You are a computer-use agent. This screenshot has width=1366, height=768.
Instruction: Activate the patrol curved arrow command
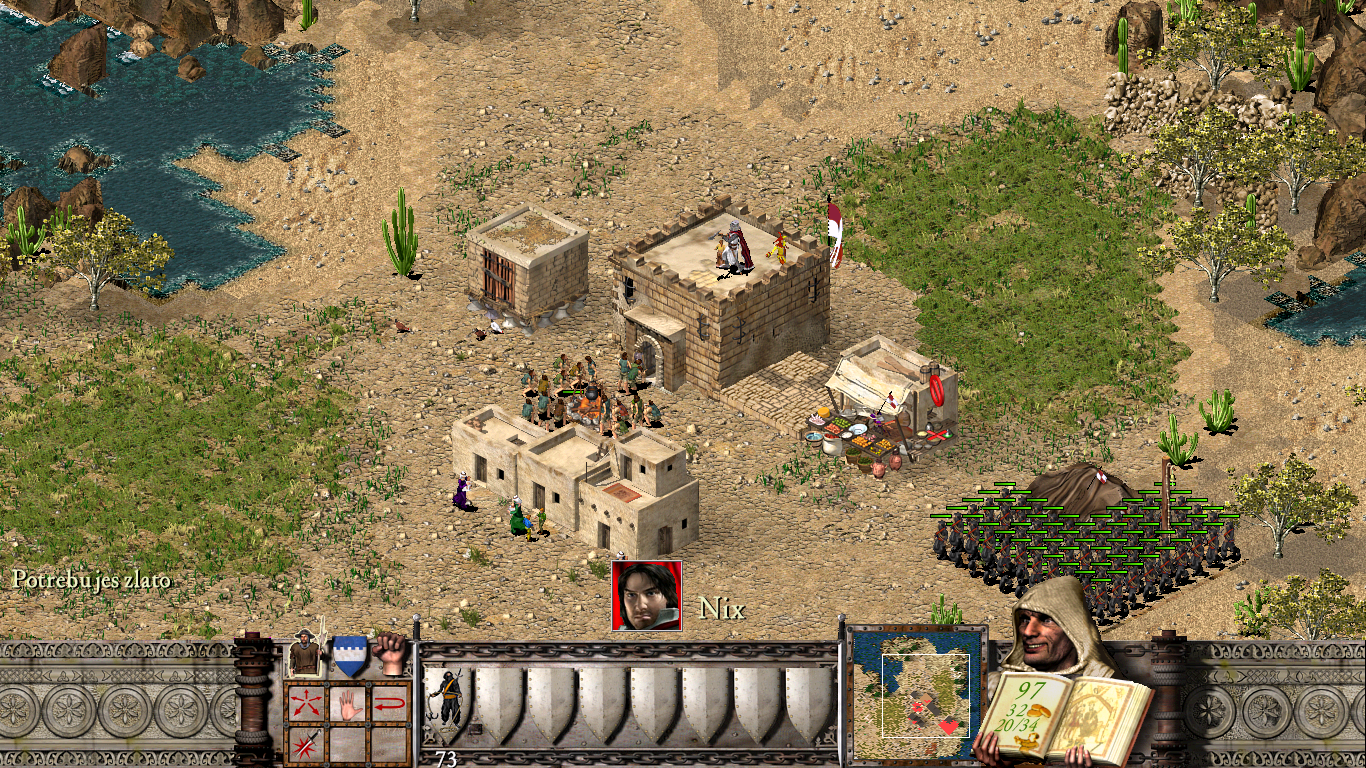tap(391, 703)
